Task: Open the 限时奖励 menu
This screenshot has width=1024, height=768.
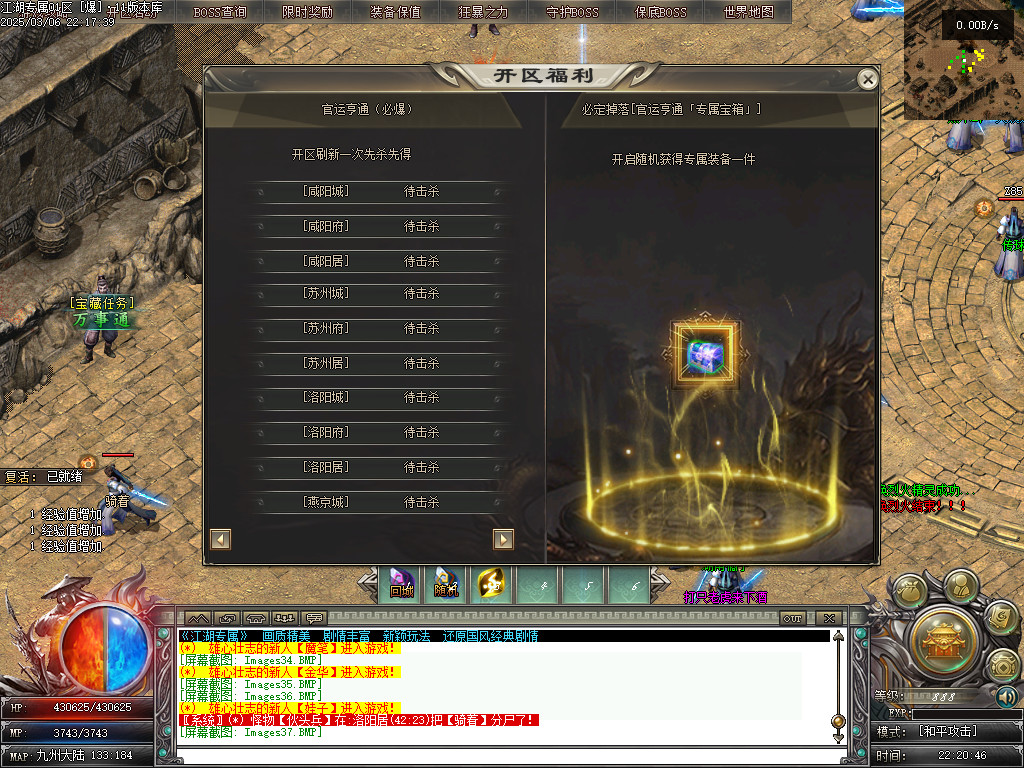Action: click(x=308, y=12)
